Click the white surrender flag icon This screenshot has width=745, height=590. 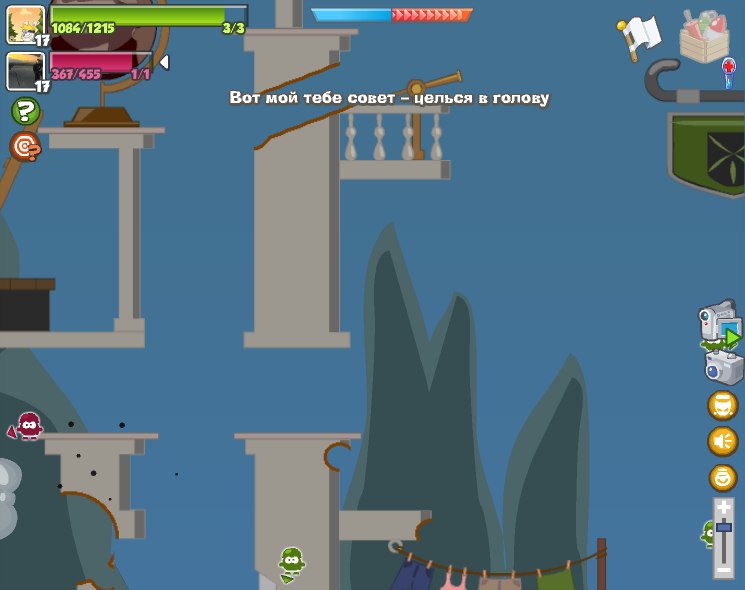640,36
